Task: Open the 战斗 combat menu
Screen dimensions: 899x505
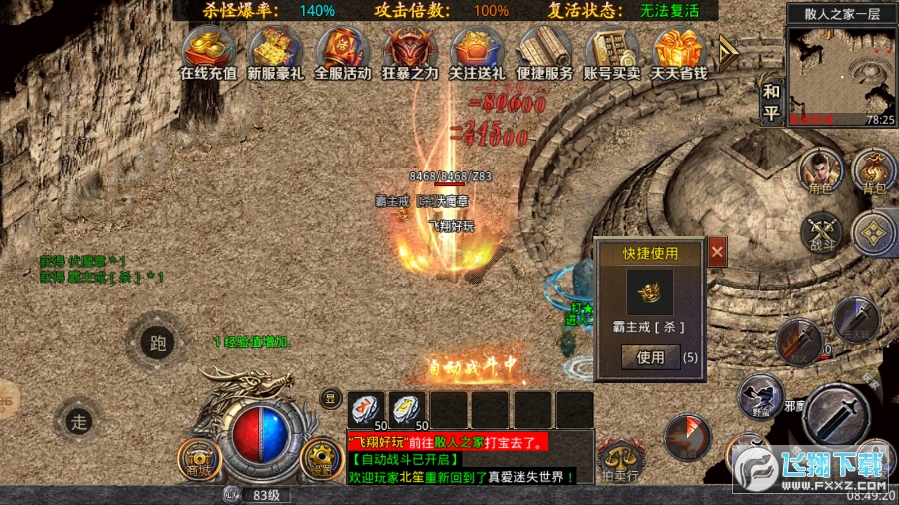Action: (x=821, y=232)
